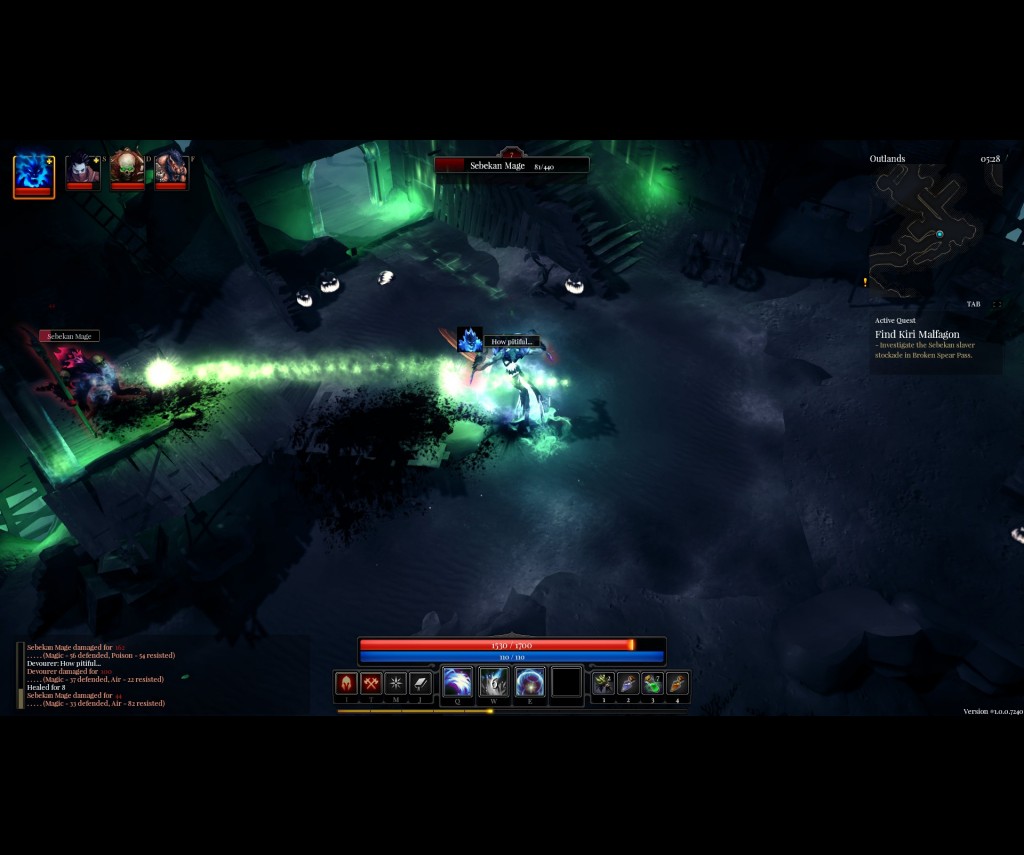Open the crossed axes talents menu
The width and height of the screenshot is (1024, 855).
(371, 684)
